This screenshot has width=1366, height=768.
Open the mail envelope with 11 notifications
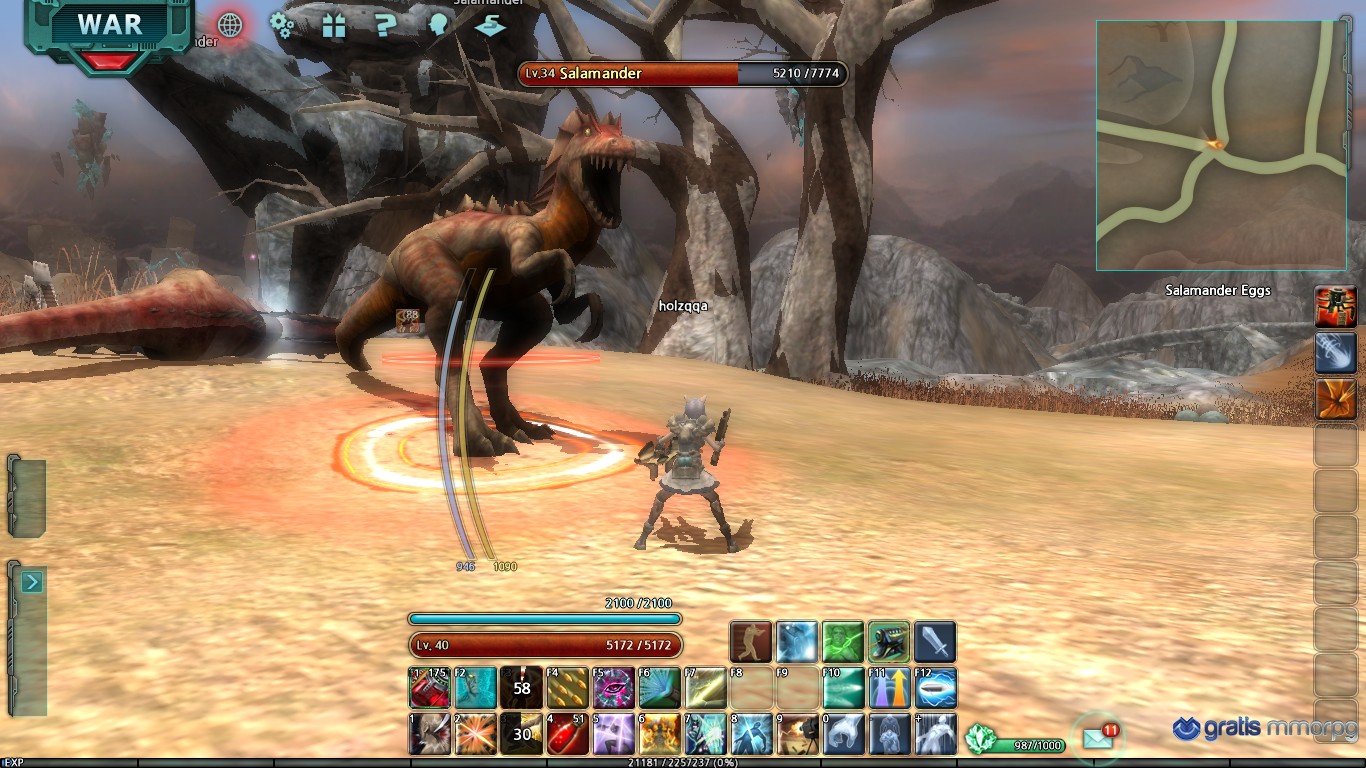coord(1097,739)
